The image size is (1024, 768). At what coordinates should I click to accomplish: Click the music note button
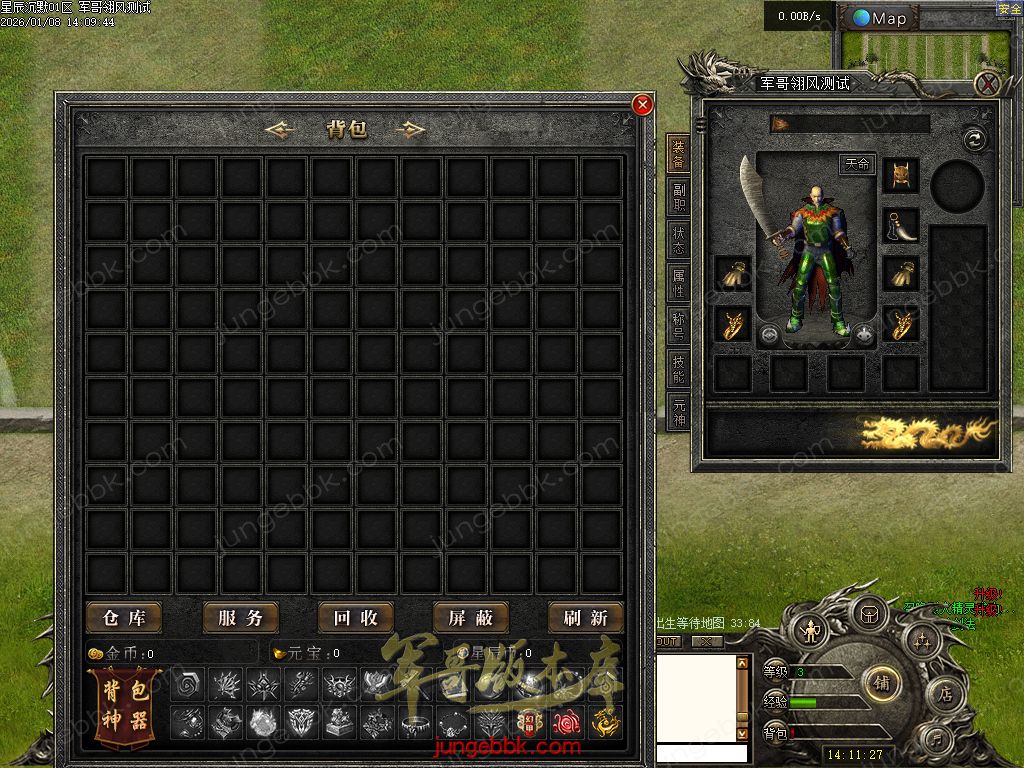point(937,741)
